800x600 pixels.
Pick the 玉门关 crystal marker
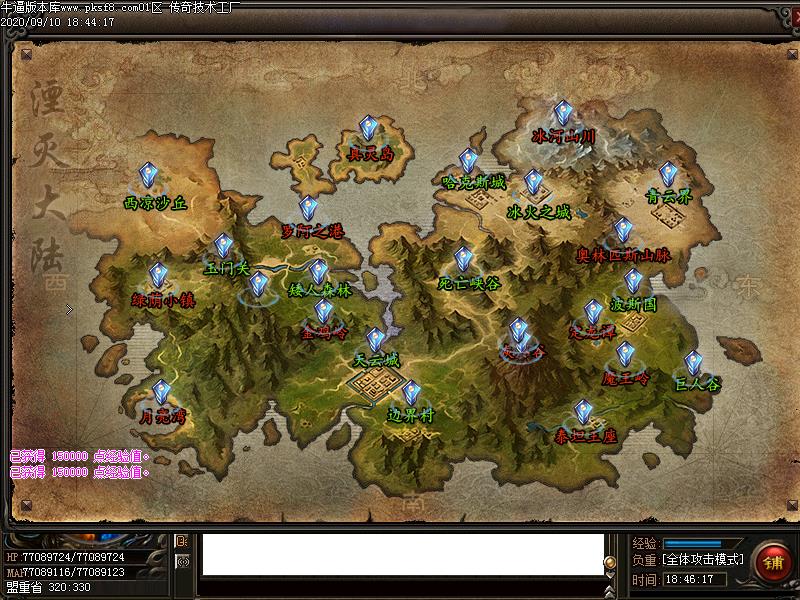pos(224,246)
